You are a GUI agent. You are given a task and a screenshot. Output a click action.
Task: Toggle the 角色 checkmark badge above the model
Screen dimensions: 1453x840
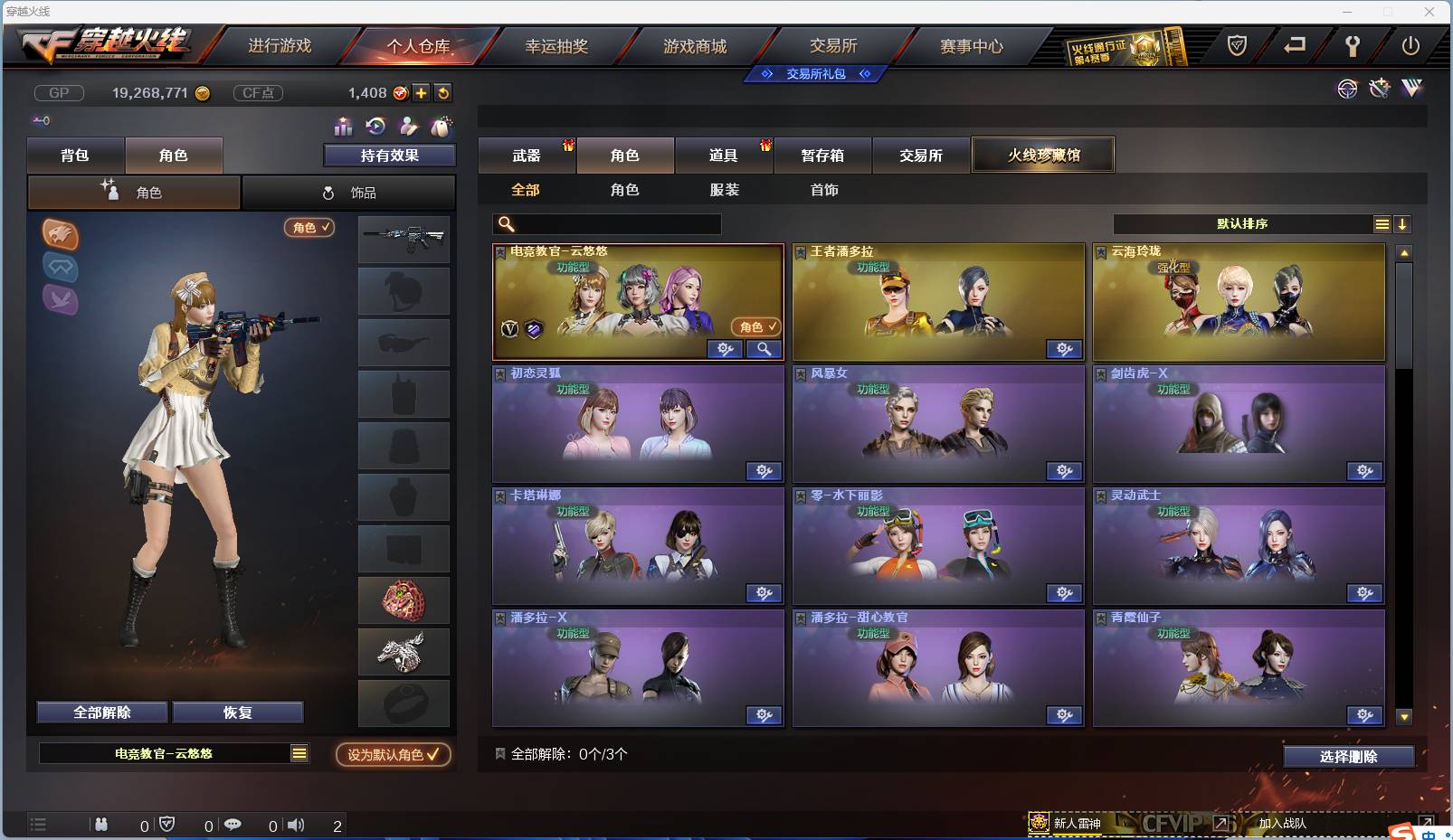(x=309, y=228)
